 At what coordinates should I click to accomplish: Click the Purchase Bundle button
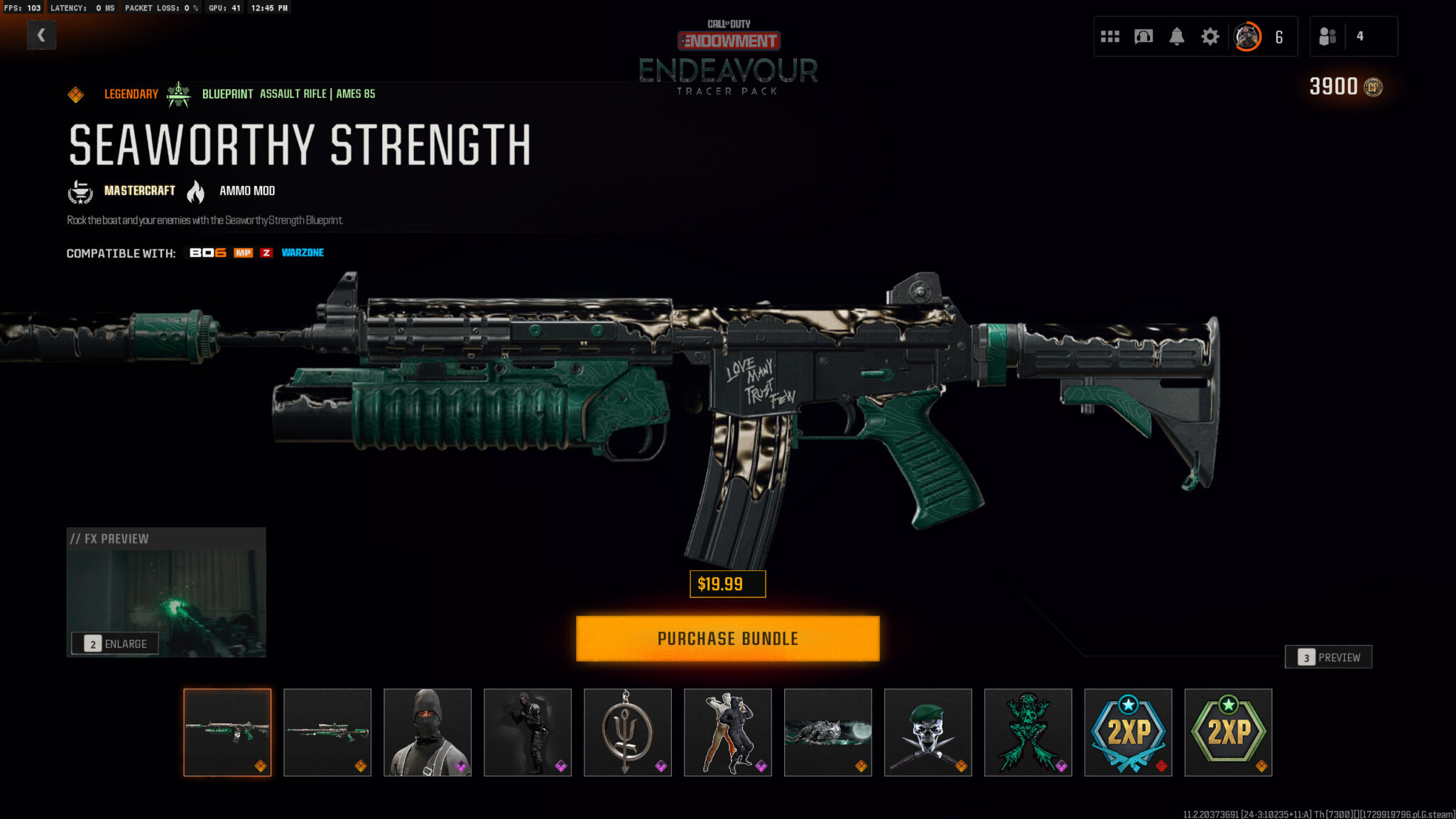coord(727,639)
